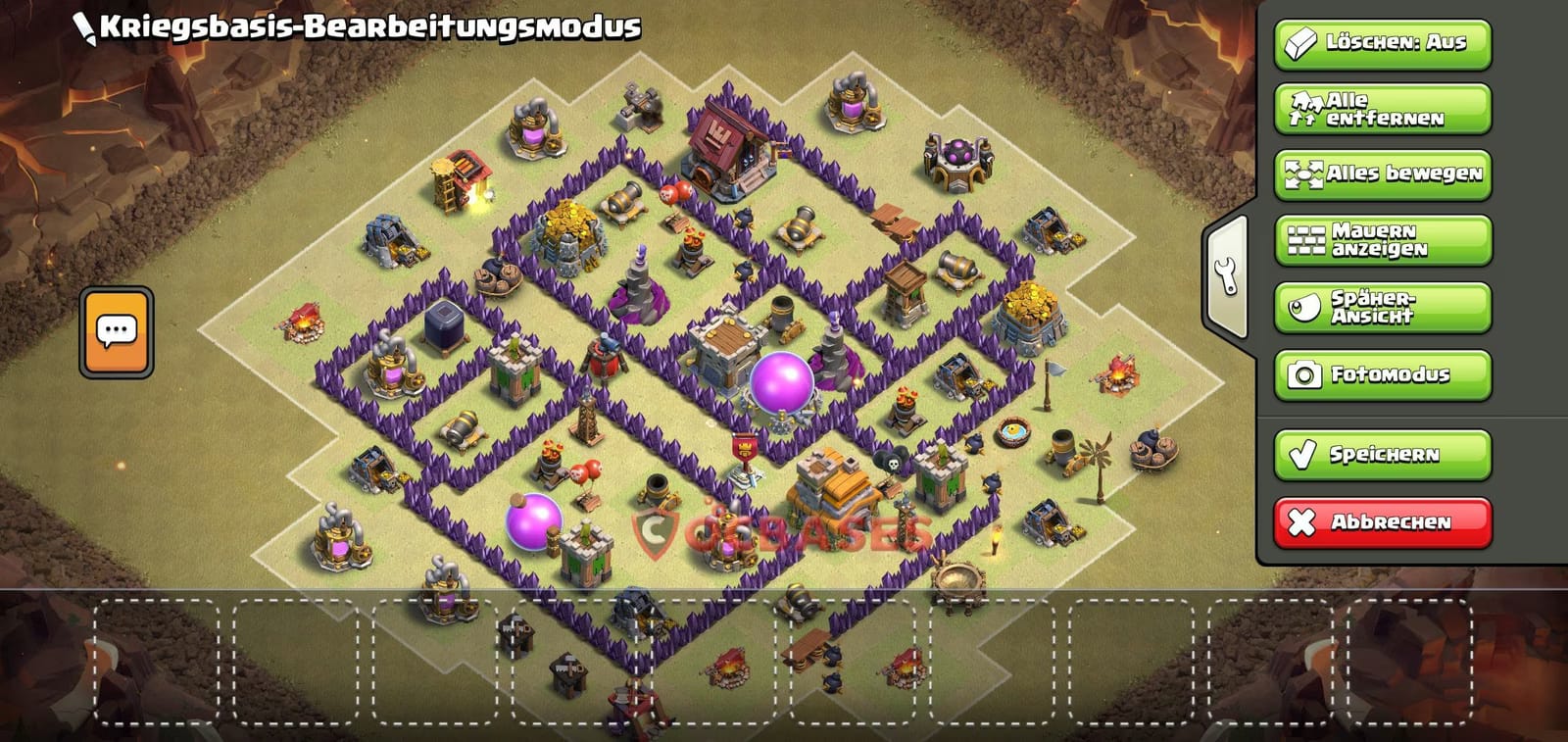Screen dimensions: 1568x742
Task: Click Speichern to save the war base
Action: (1382, 454)
